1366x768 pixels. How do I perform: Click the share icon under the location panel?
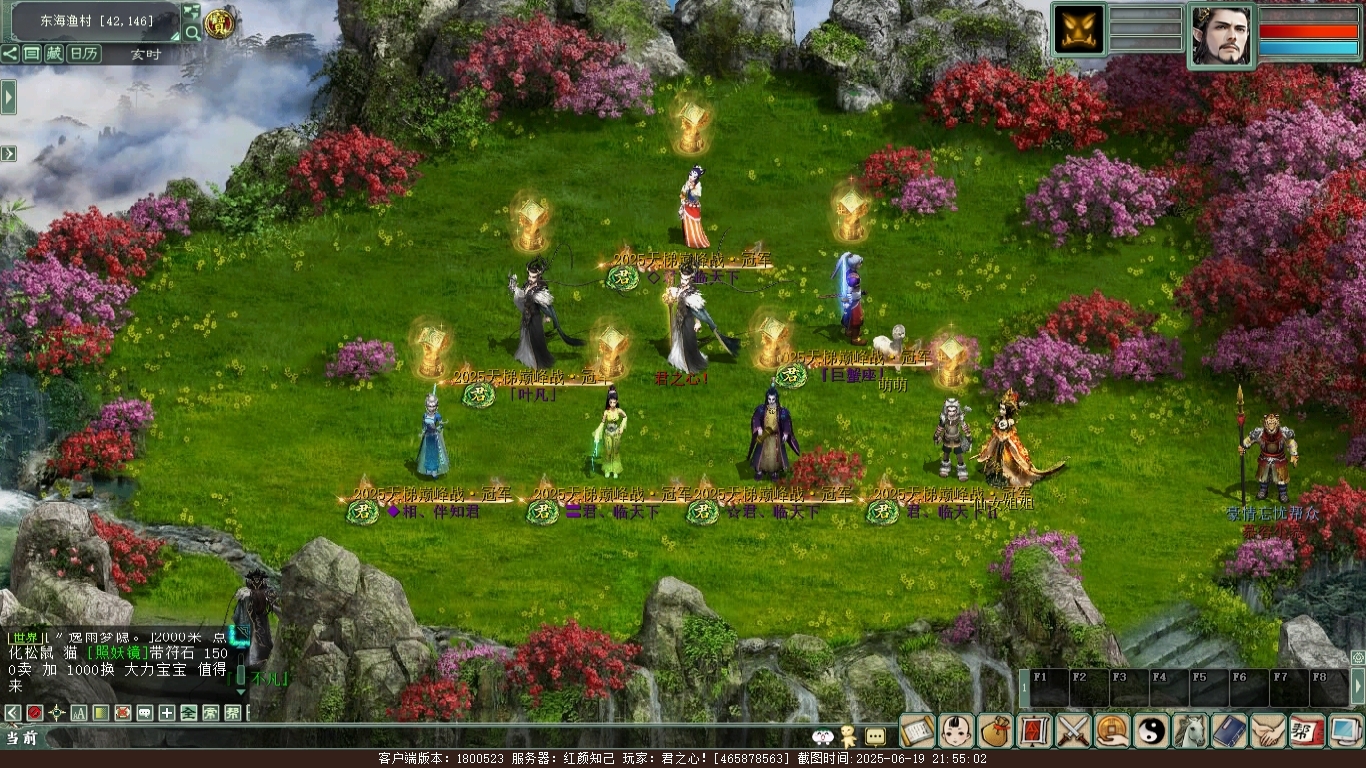point(10,54)
